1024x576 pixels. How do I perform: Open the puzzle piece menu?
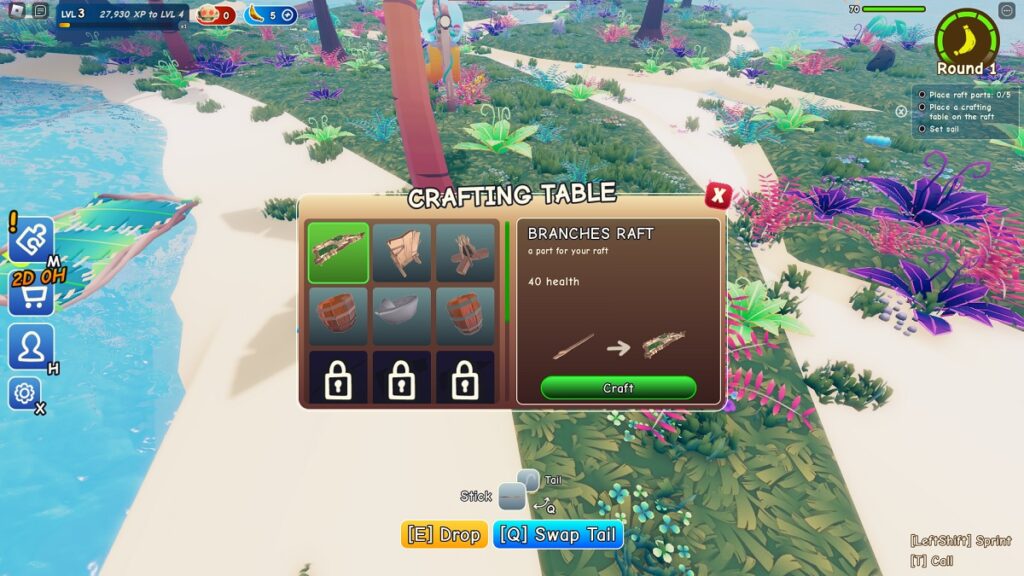click(30, 240)
